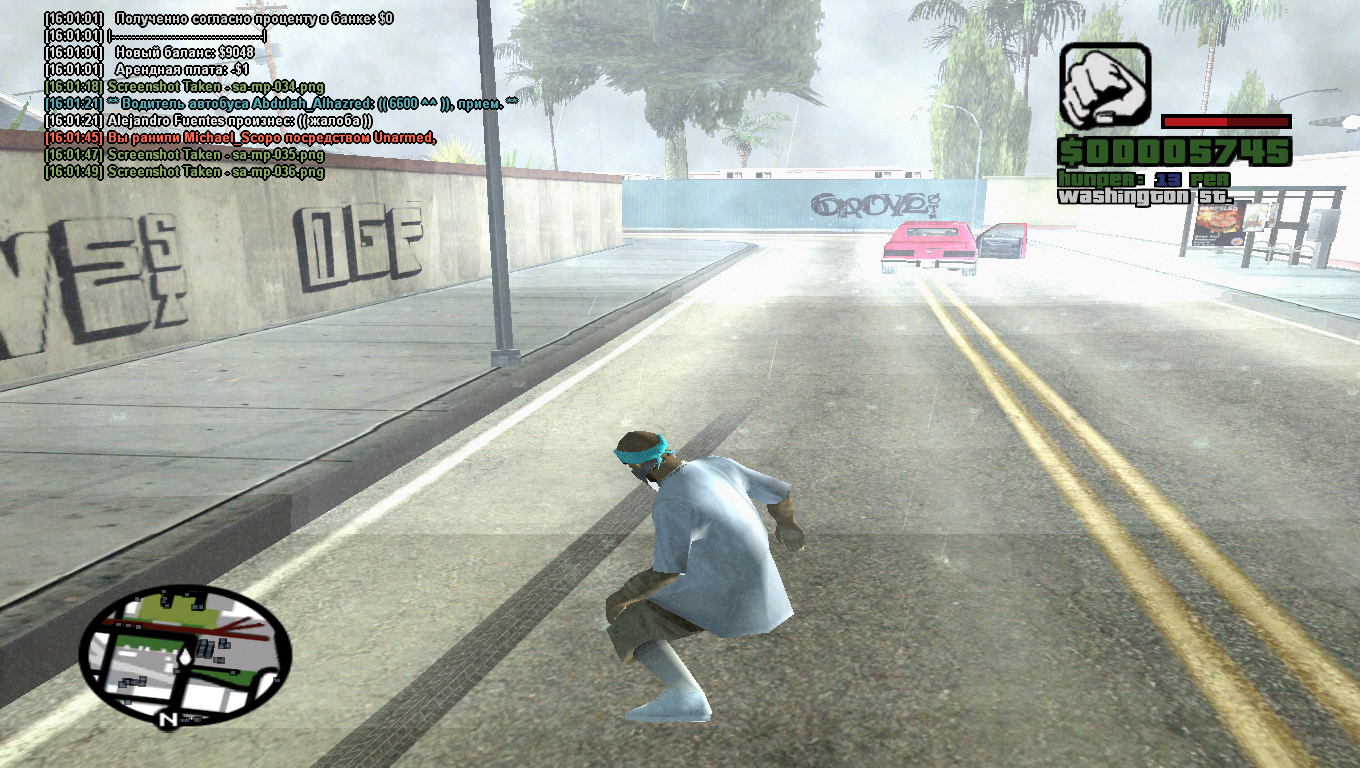
Task: Click the bus driver Abdulah_Alhazred chat message
Action: pos(282,103)
